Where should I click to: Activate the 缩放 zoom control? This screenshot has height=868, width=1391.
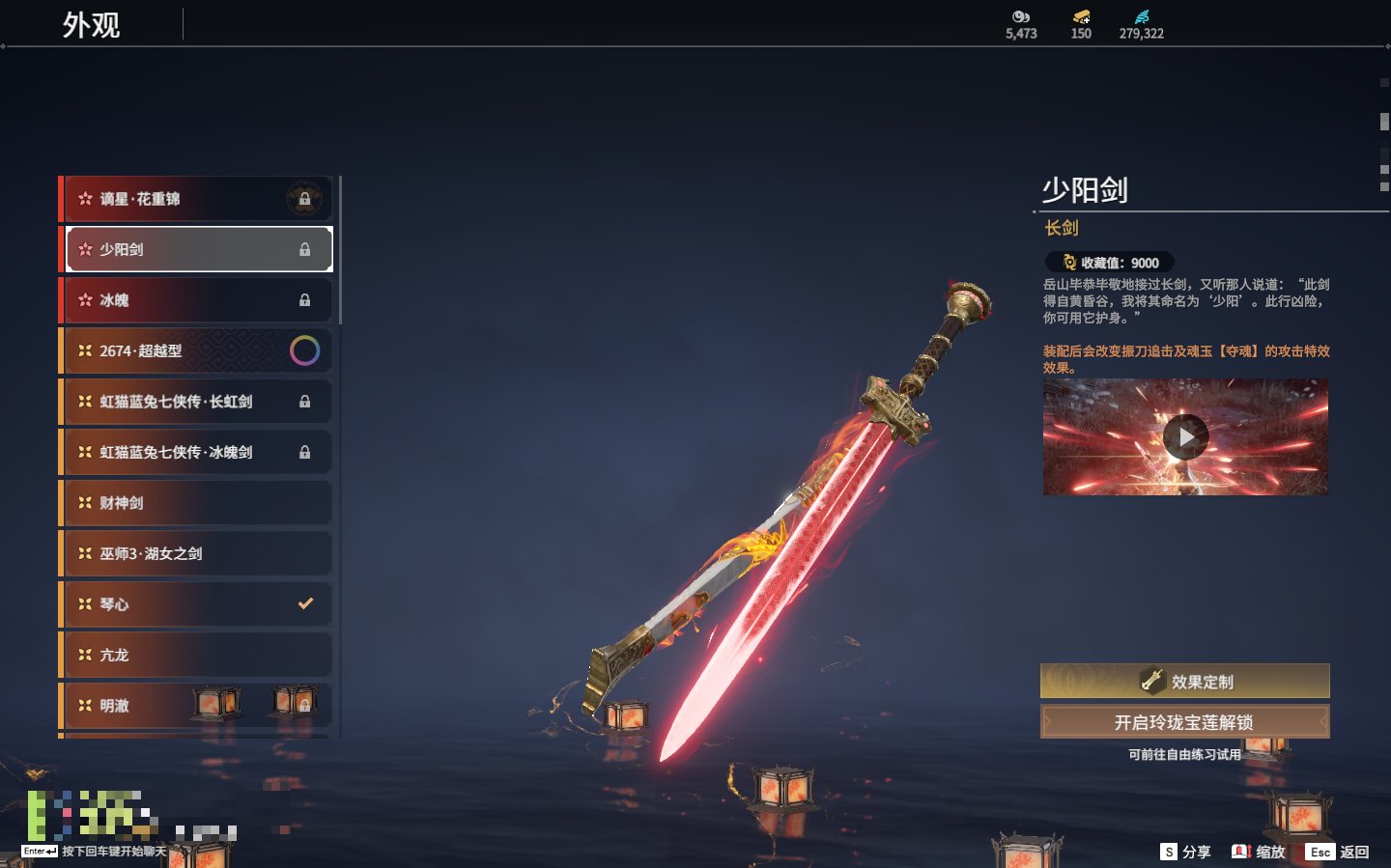(1259, 852)
